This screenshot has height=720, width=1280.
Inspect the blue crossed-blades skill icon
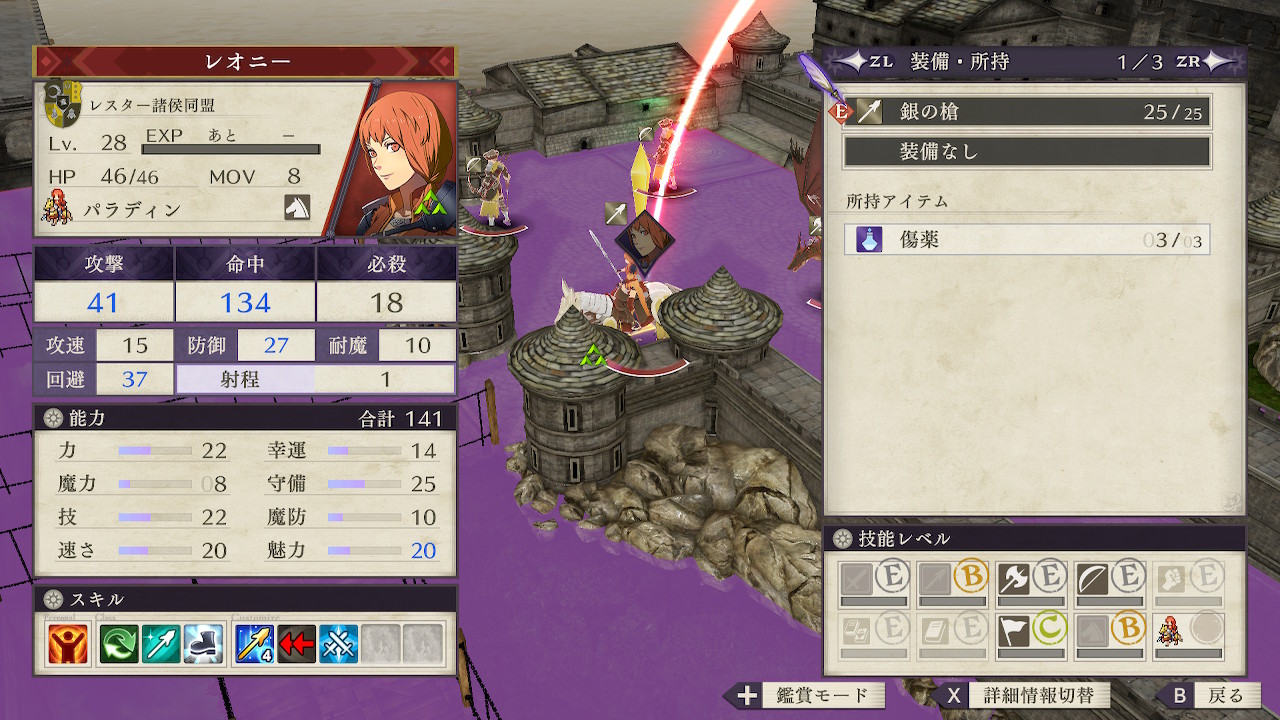click(339, 644)
